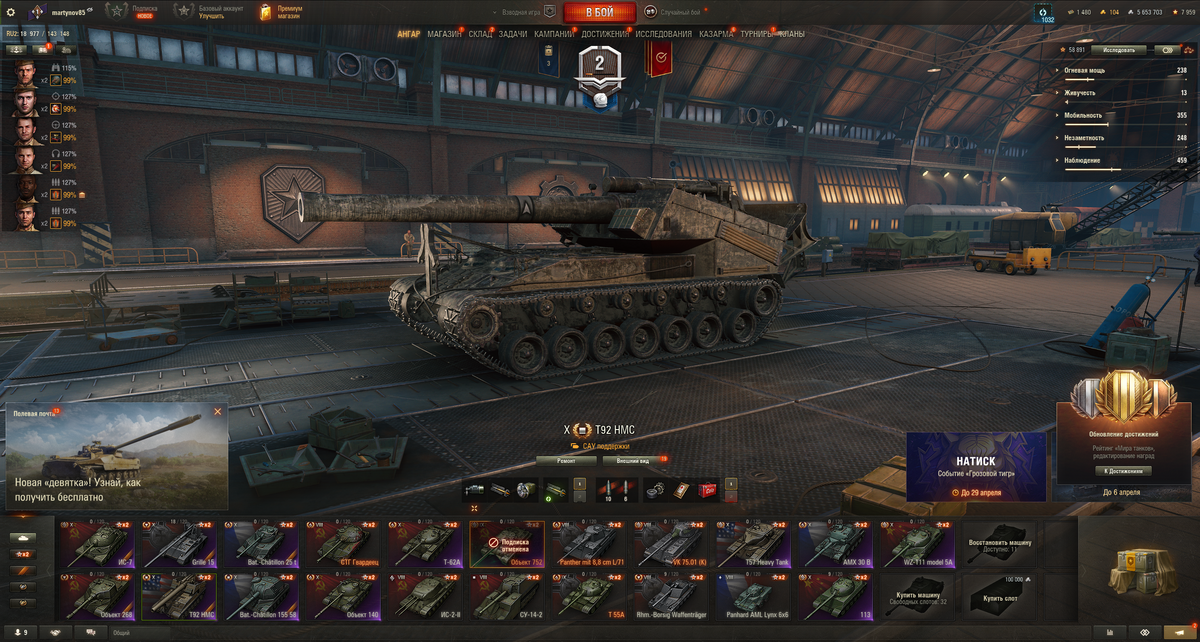
Task: Switch to the СКЛАД tab
Action: (x=480, y=34)
